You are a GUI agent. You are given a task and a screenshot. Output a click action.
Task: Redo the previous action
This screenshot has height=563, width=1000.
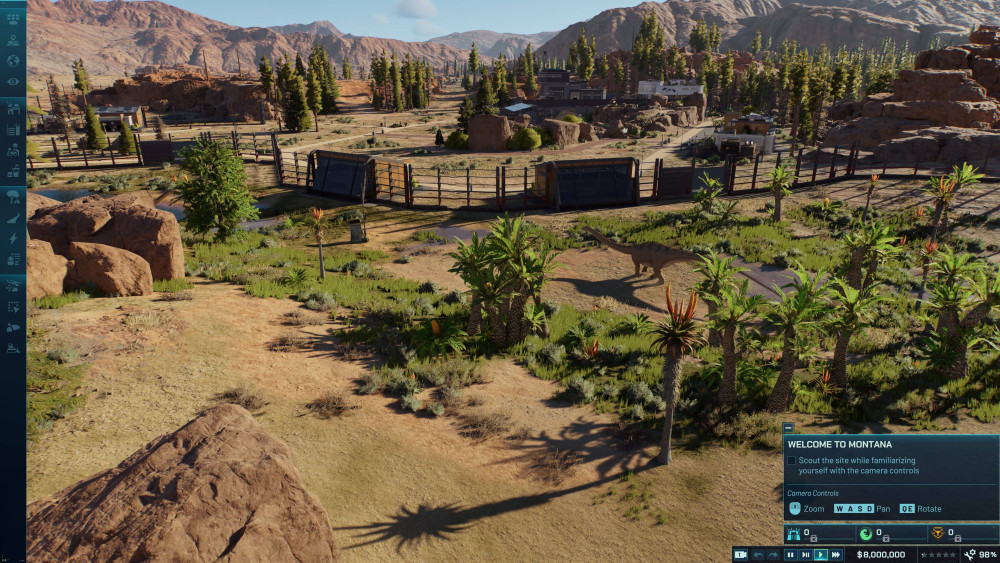(x=772, y=554)
